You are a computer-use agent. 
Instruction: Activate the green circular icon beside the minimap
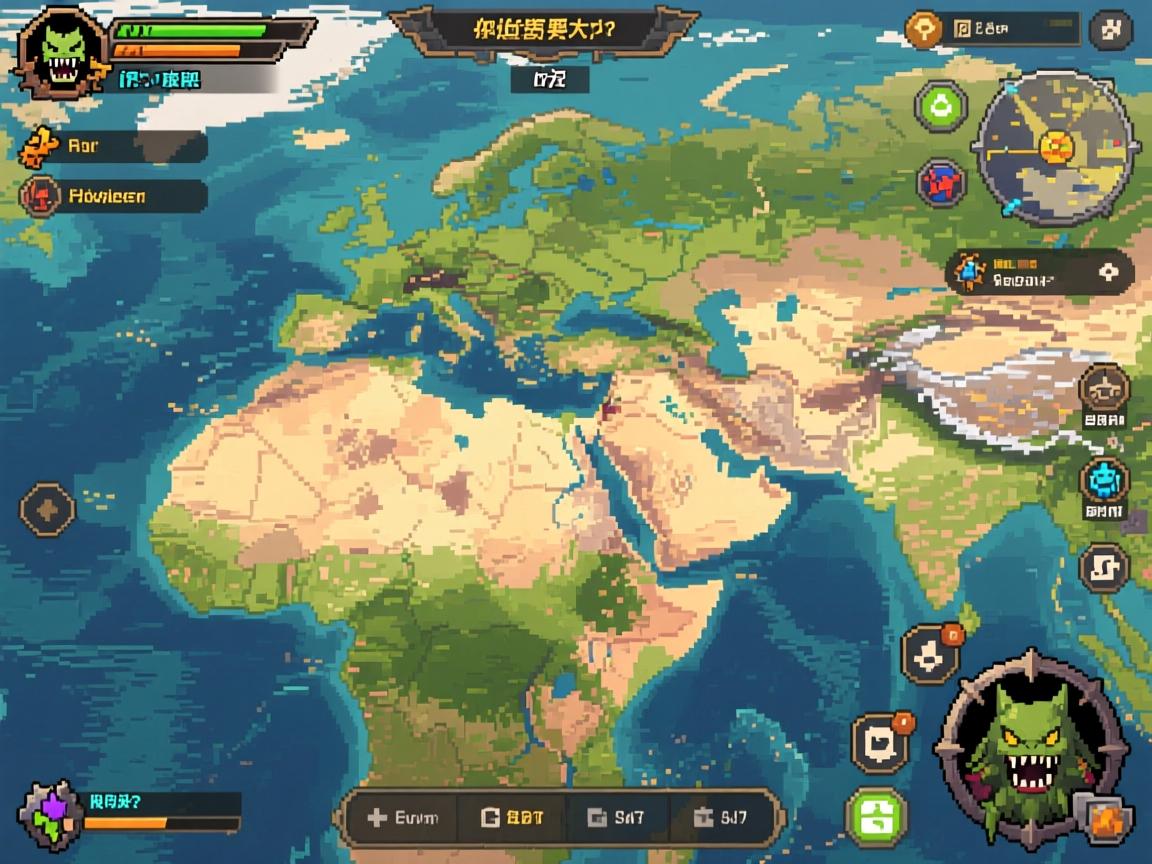(x=941, y=106)
